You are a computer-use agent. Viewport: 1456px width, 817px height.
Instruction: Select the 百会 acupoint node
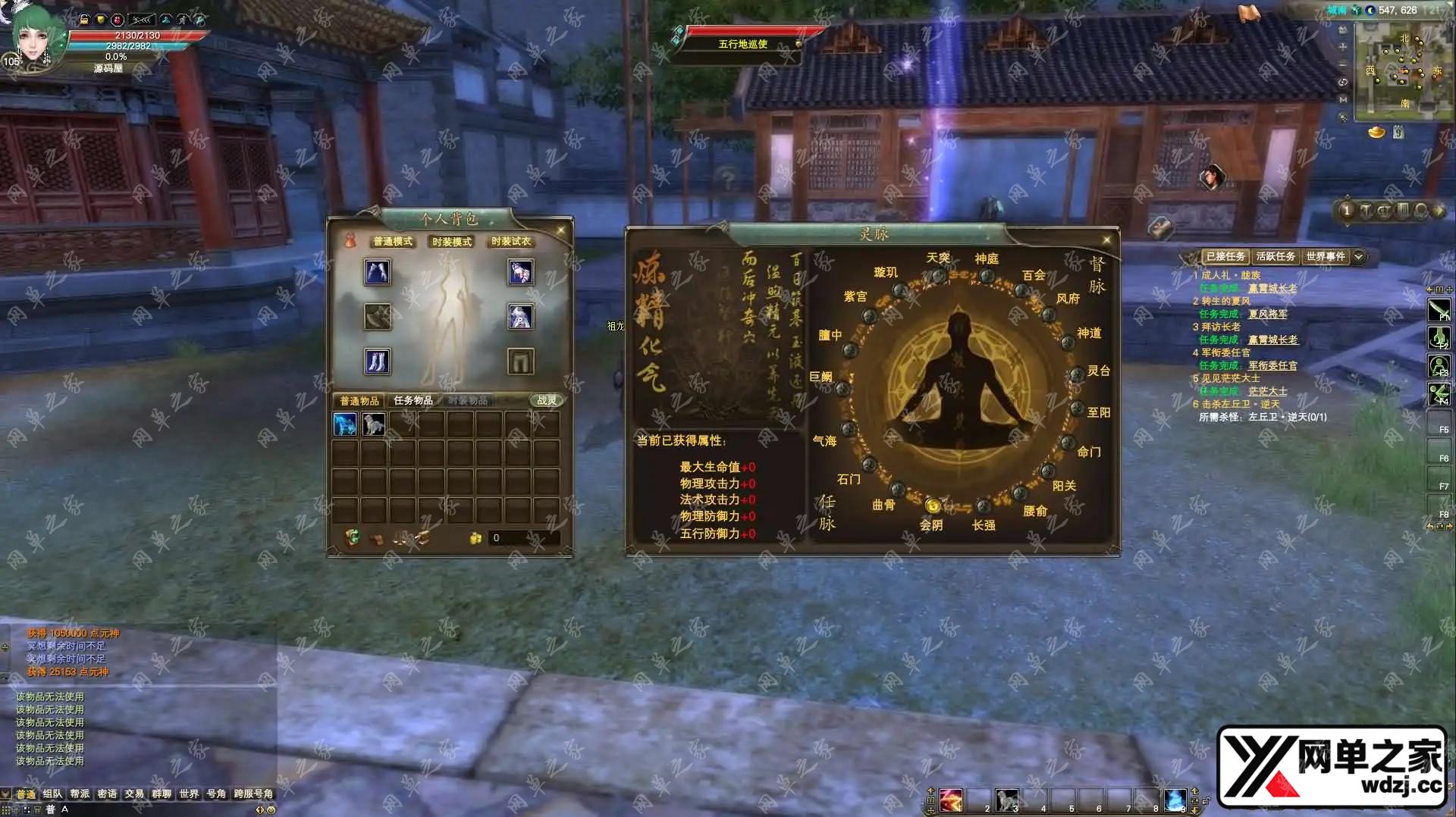1022,290
